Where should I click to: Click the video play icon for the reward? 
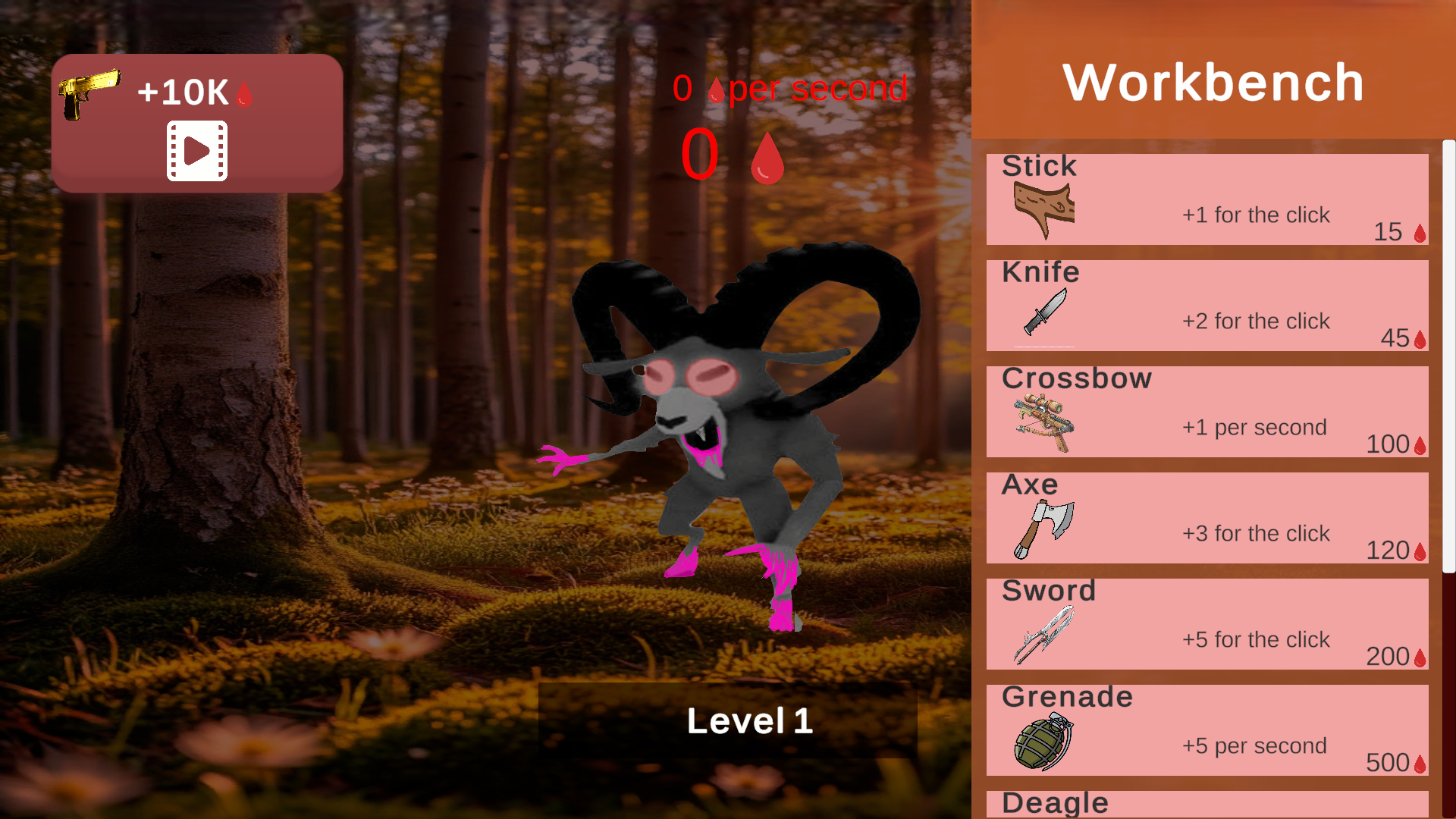[196, 150]
